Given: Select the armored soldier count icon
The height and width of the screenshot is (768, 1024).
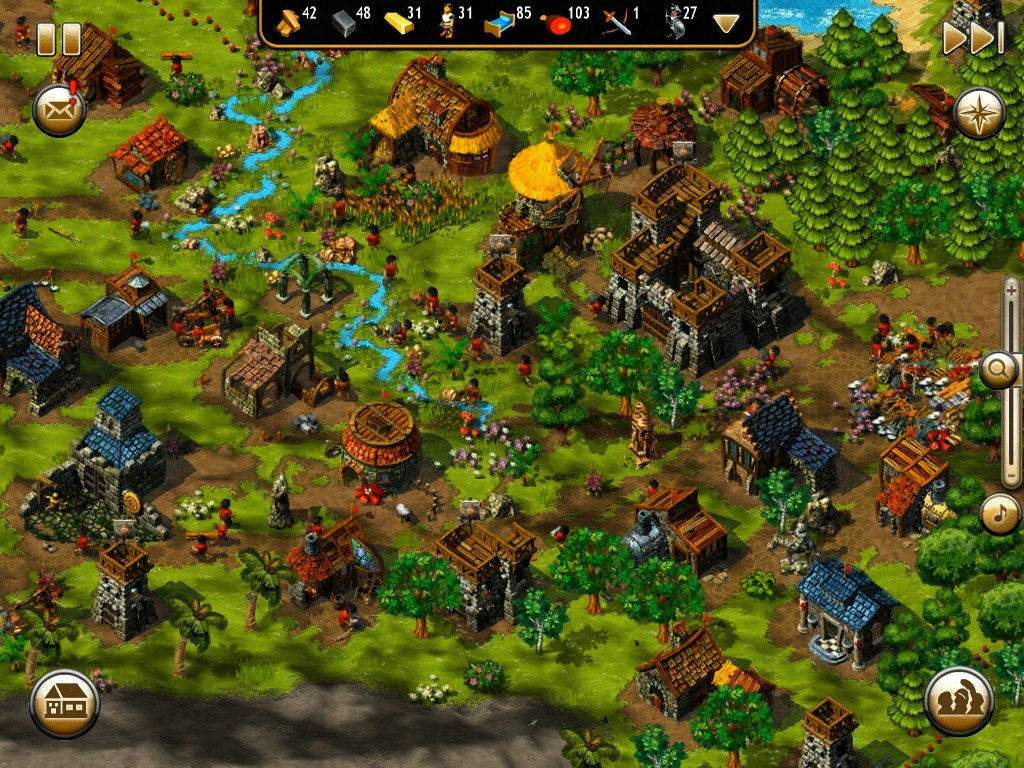Looking at the screenshot, I should click(x=671, y=22).
